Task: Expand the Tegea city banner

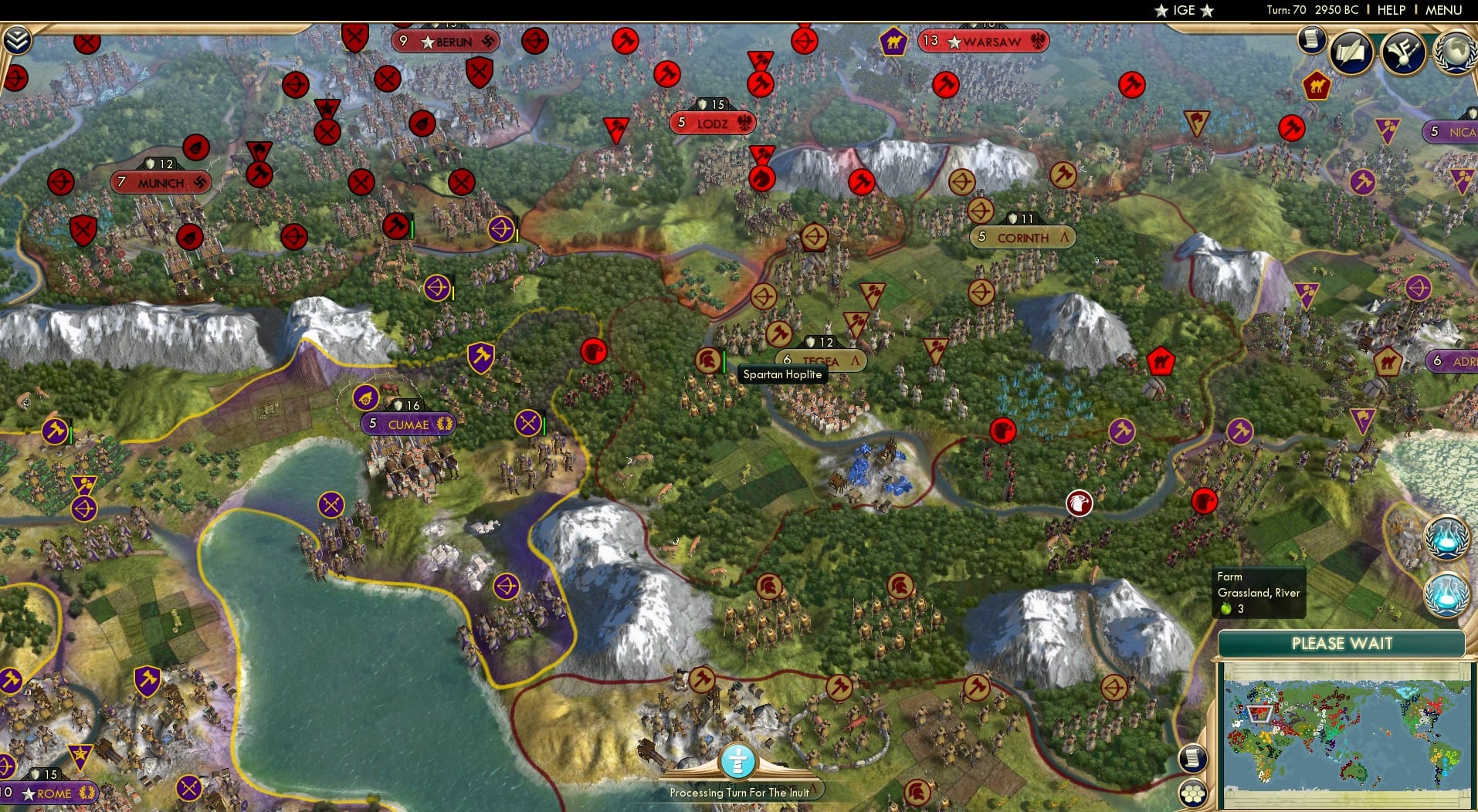Action: [x=821, y=360]
